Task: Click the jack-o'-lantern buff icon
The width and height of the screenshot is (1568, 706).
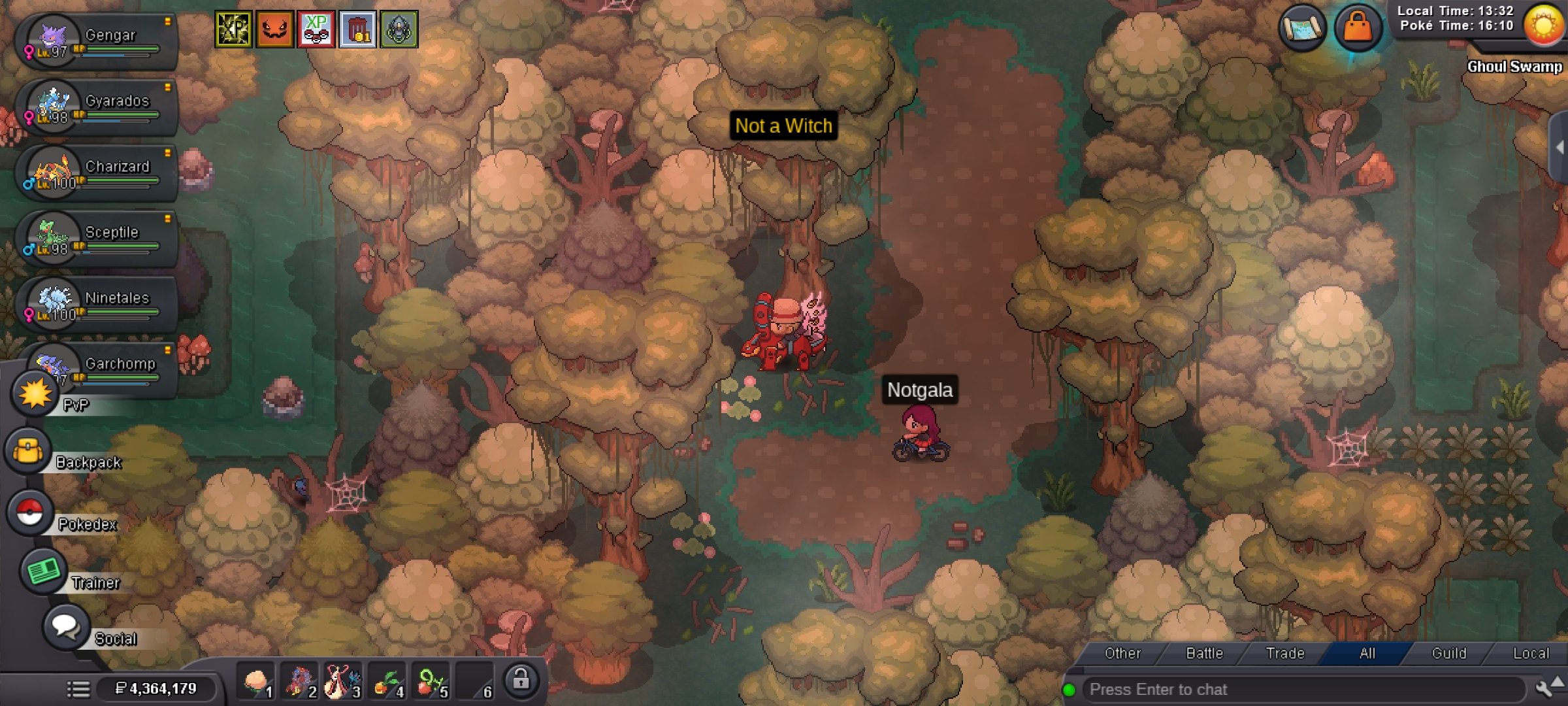Action: pyautogui.click(x=275, y=29)
